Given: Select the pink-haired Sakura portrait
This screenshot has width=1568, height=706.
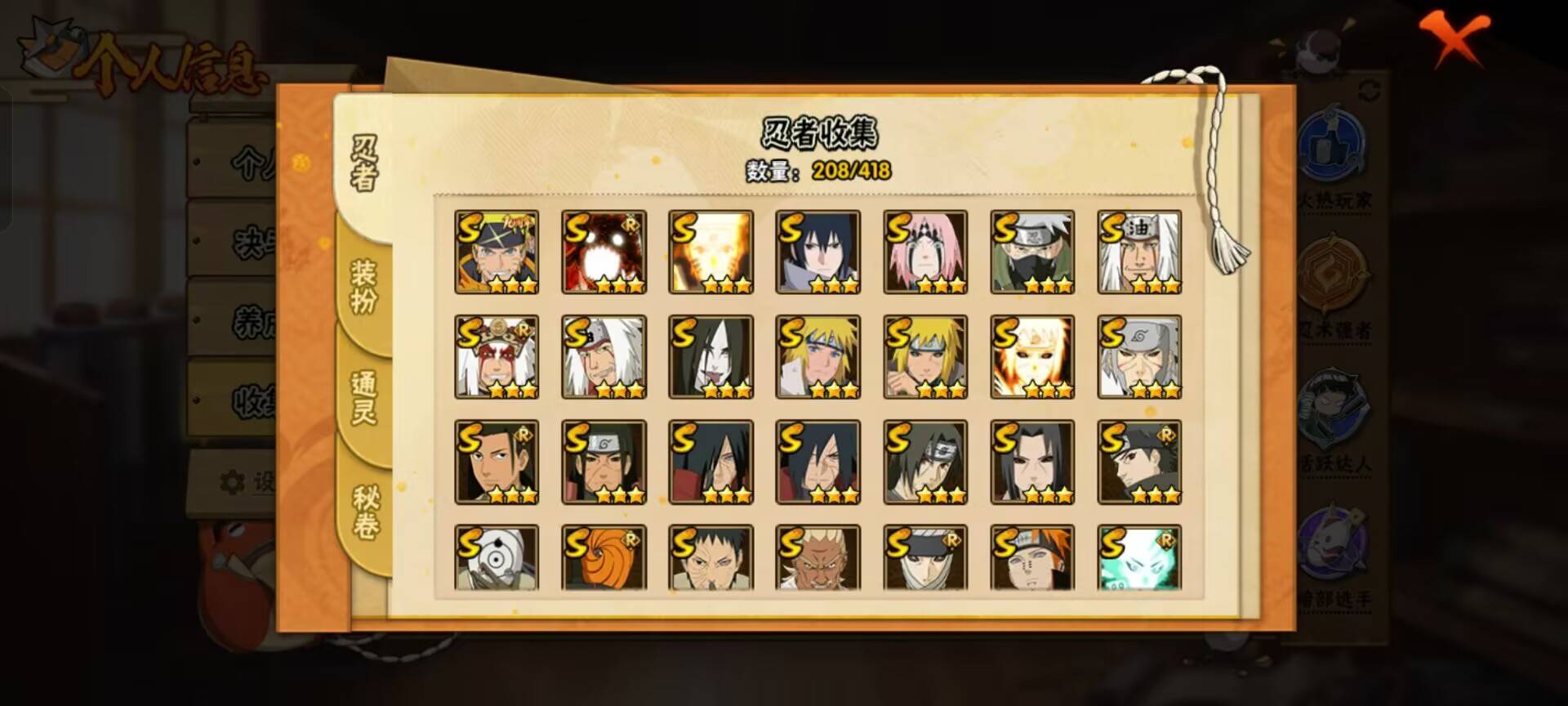Looking at the screenshot, I should (925, 251).
